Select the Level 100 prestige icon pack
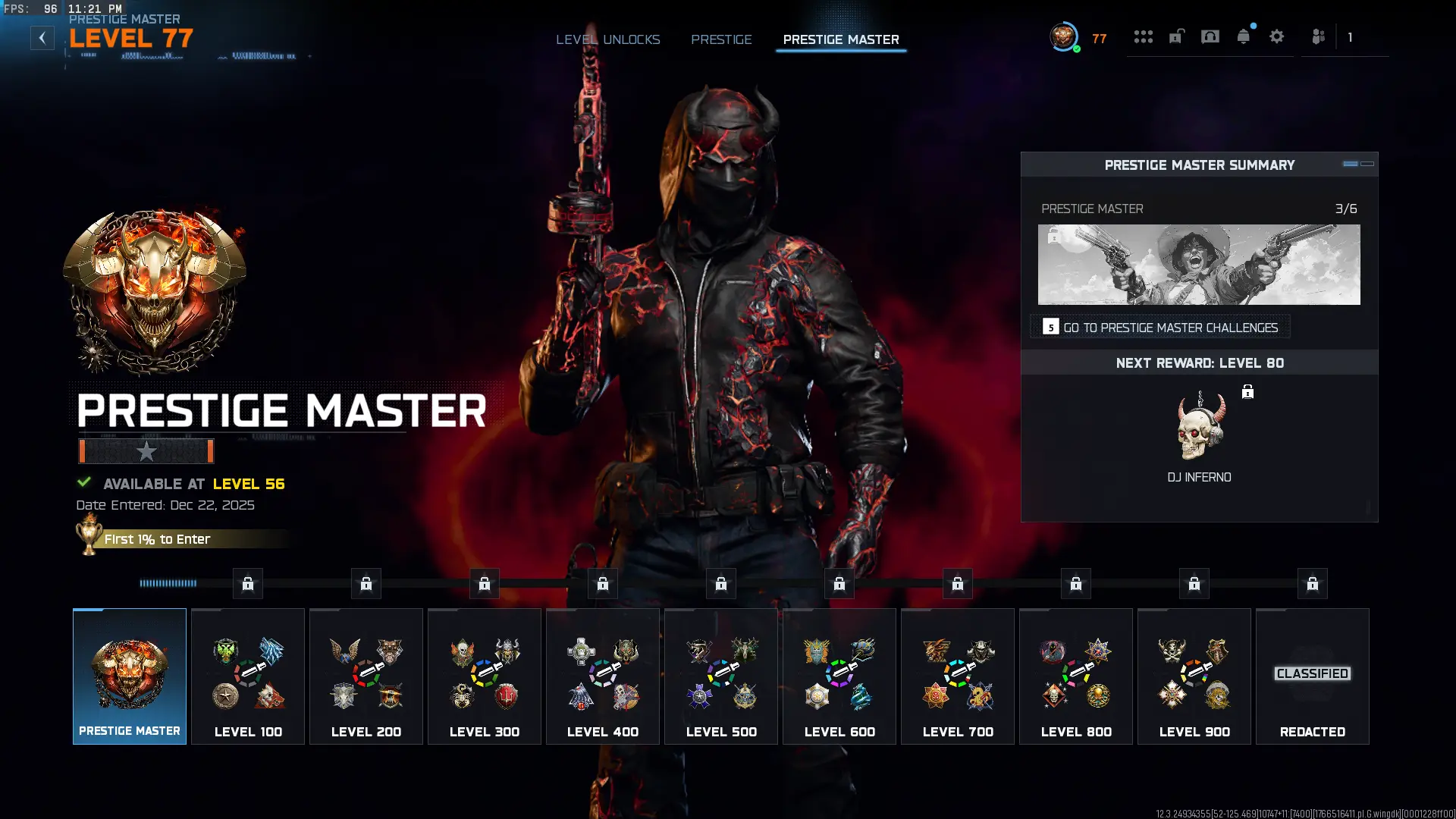 tap(247, 675)
